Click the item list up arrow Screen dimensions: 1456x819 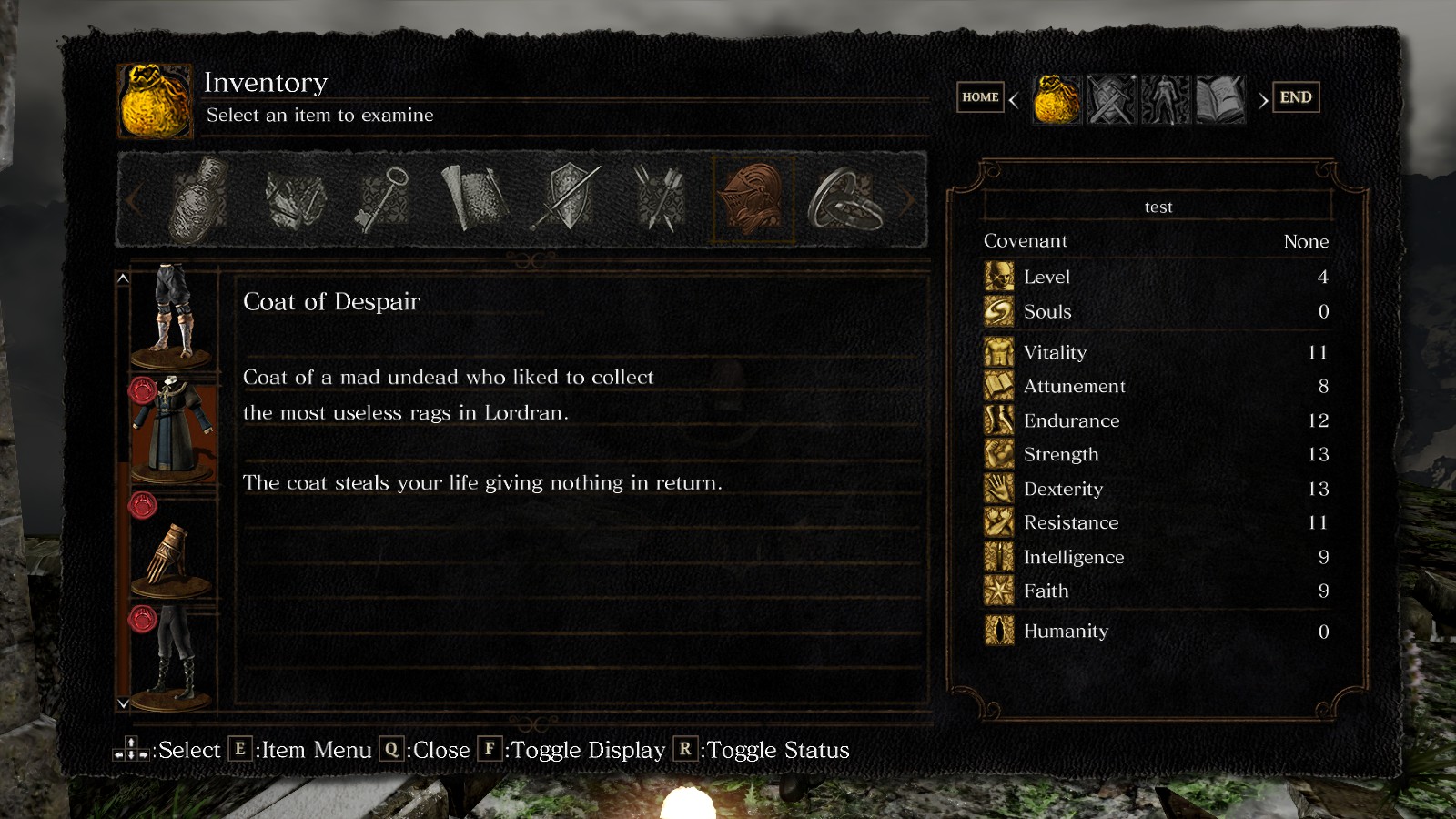pyautogui.click(x=123, y=278)
